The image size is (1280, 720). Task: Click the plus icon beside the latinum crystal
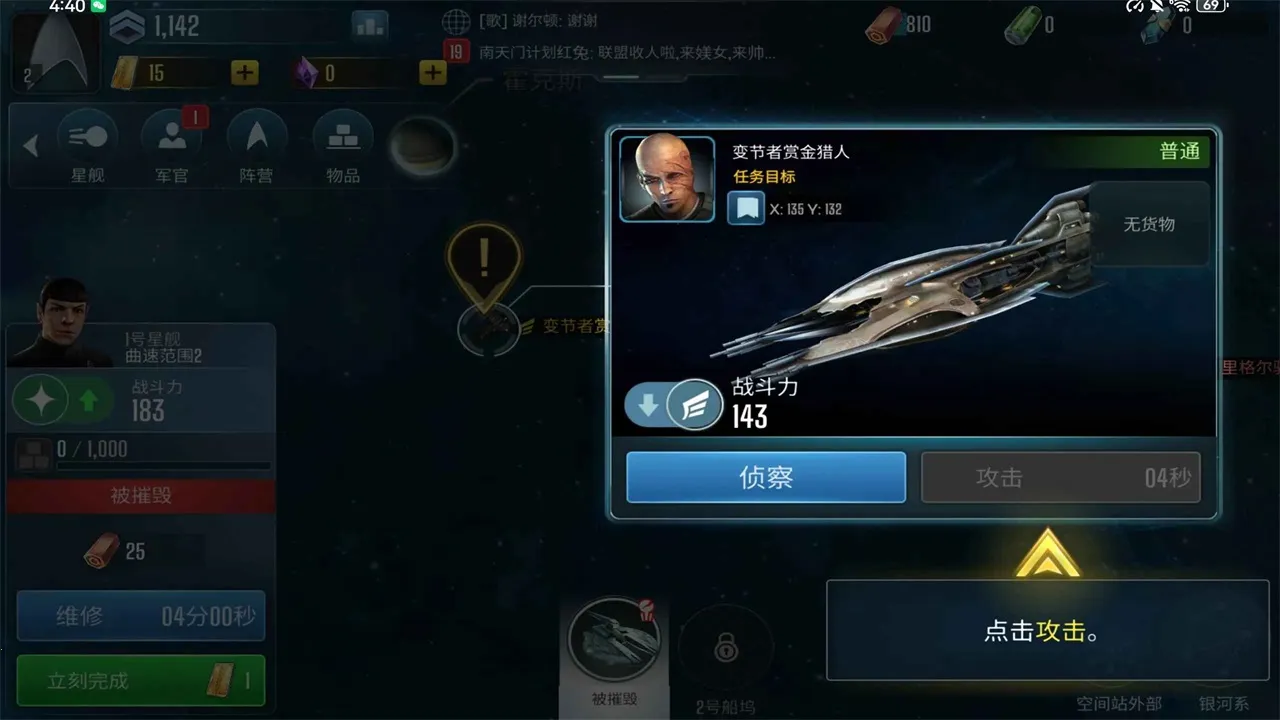click(432, 72)
